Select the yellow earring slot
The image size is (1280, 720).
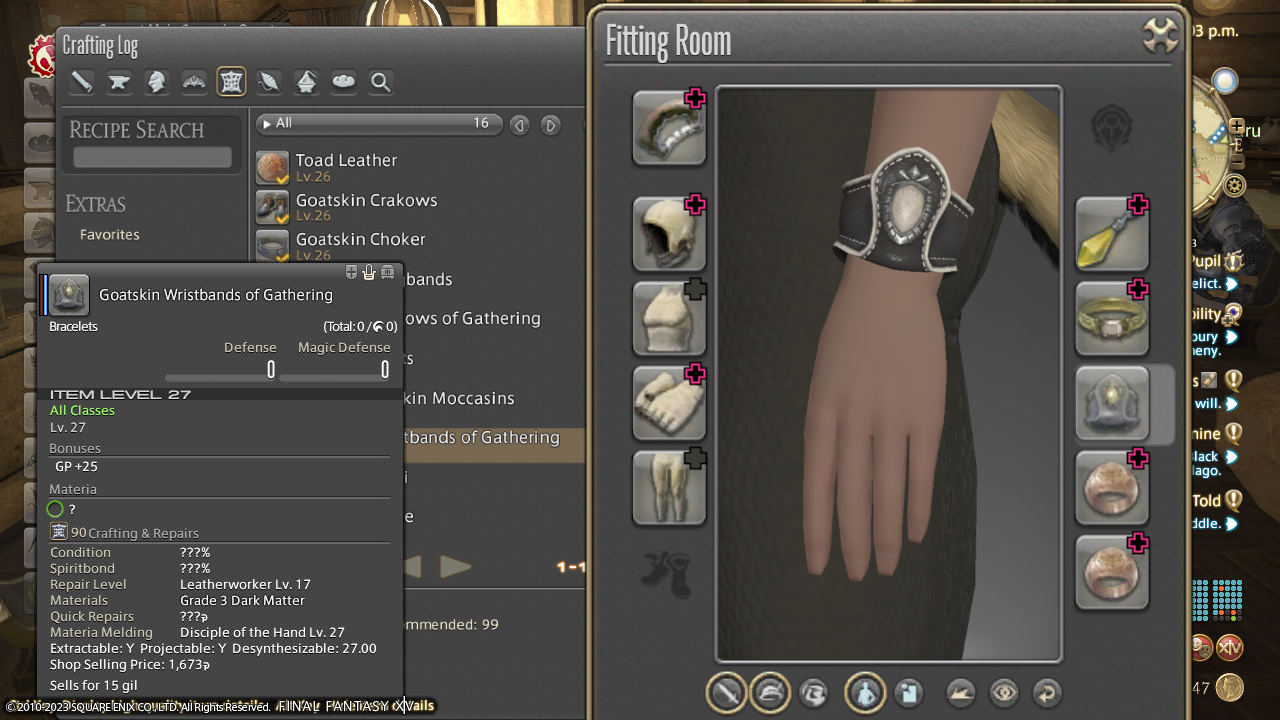coord(1111,234)
